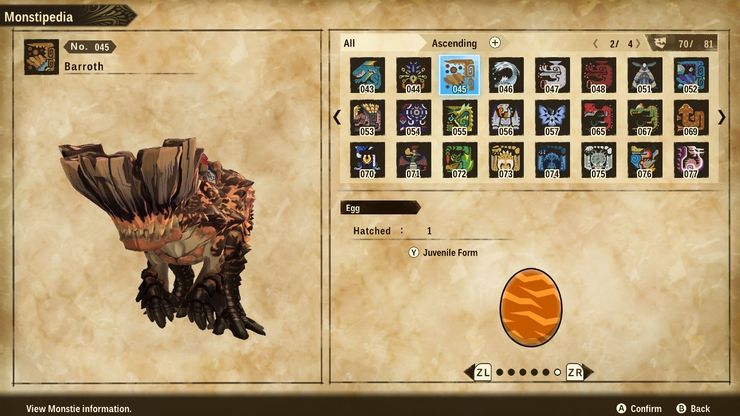The image size is (740, 416).
Task: Select monster icon numbered 073
Action: (x=506, y=160)
